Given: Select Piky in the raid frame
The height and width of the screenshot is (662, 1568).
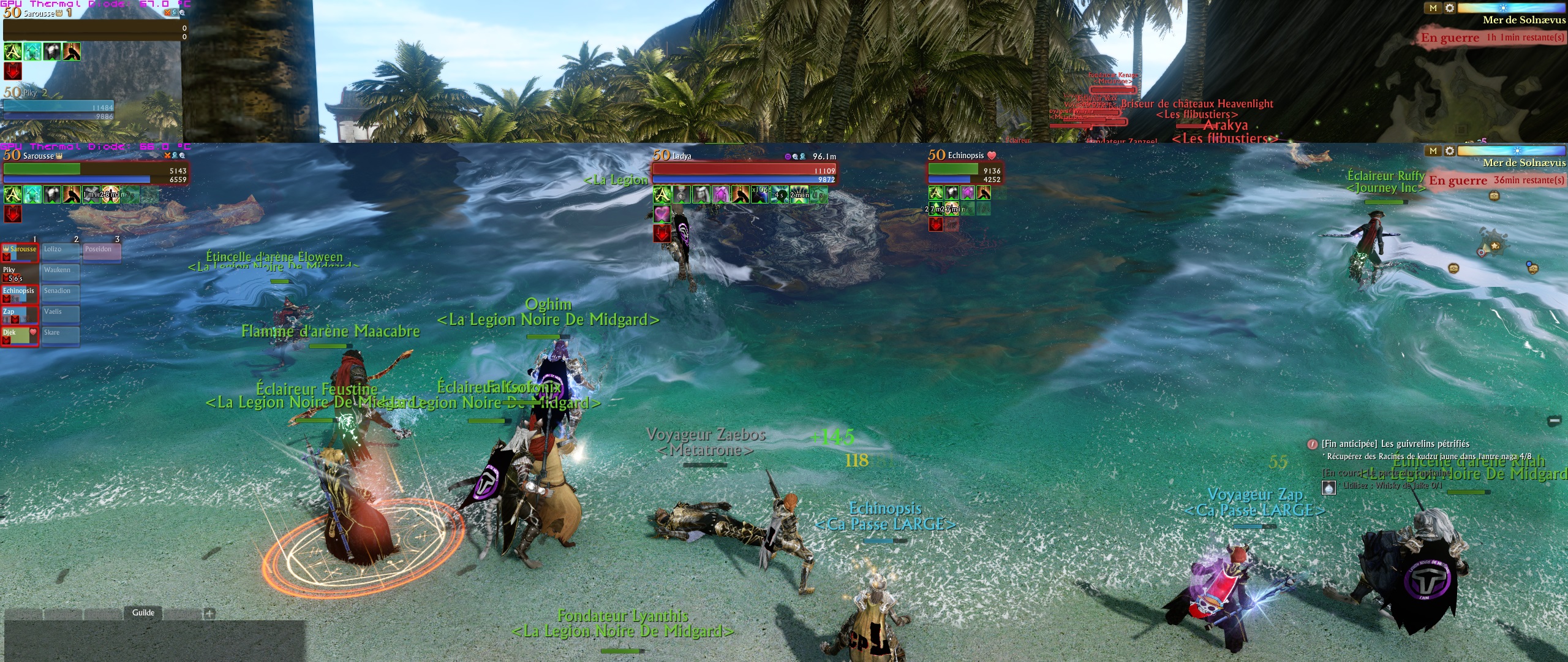Looking at the screenshot, I should click(x=20, y=273).
